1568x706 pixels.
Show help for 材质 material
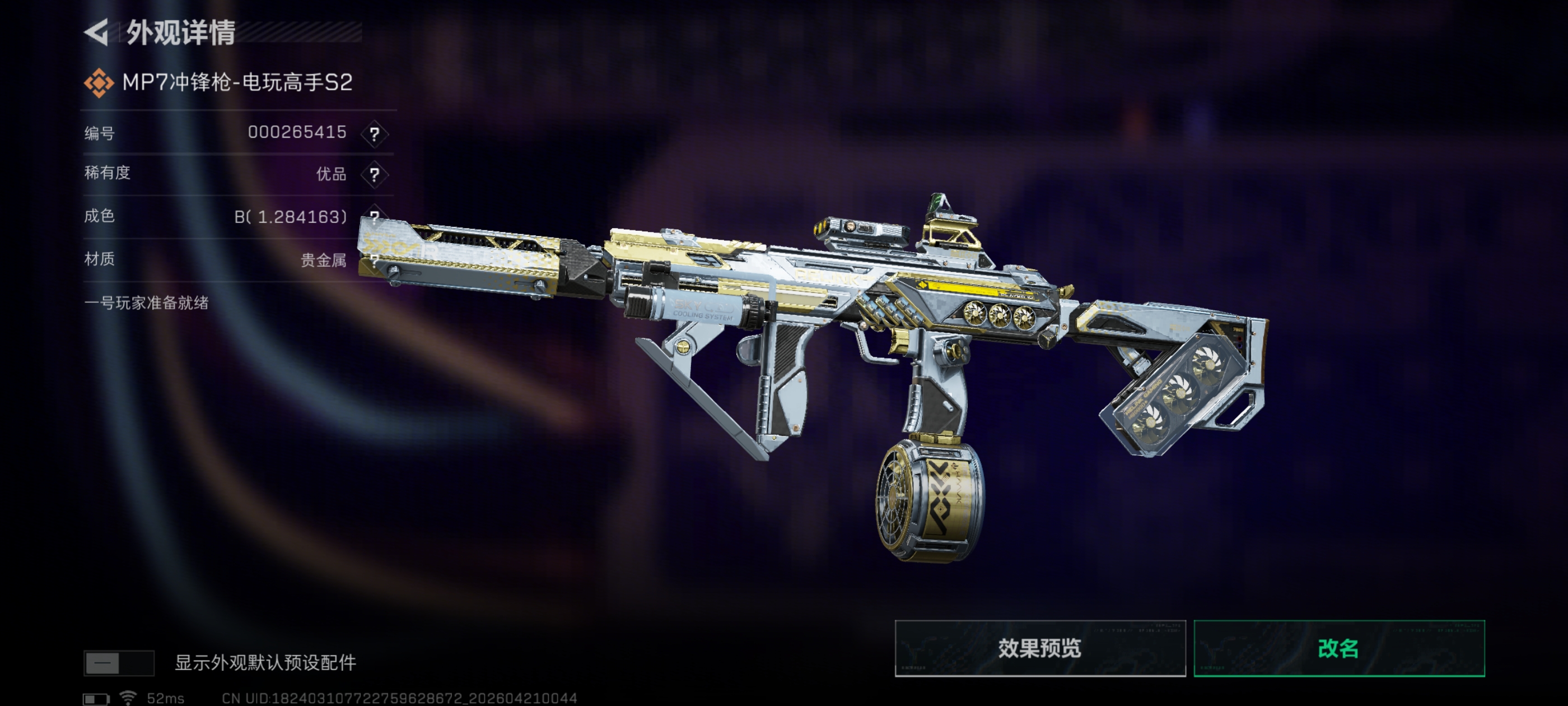pos(374,260)
